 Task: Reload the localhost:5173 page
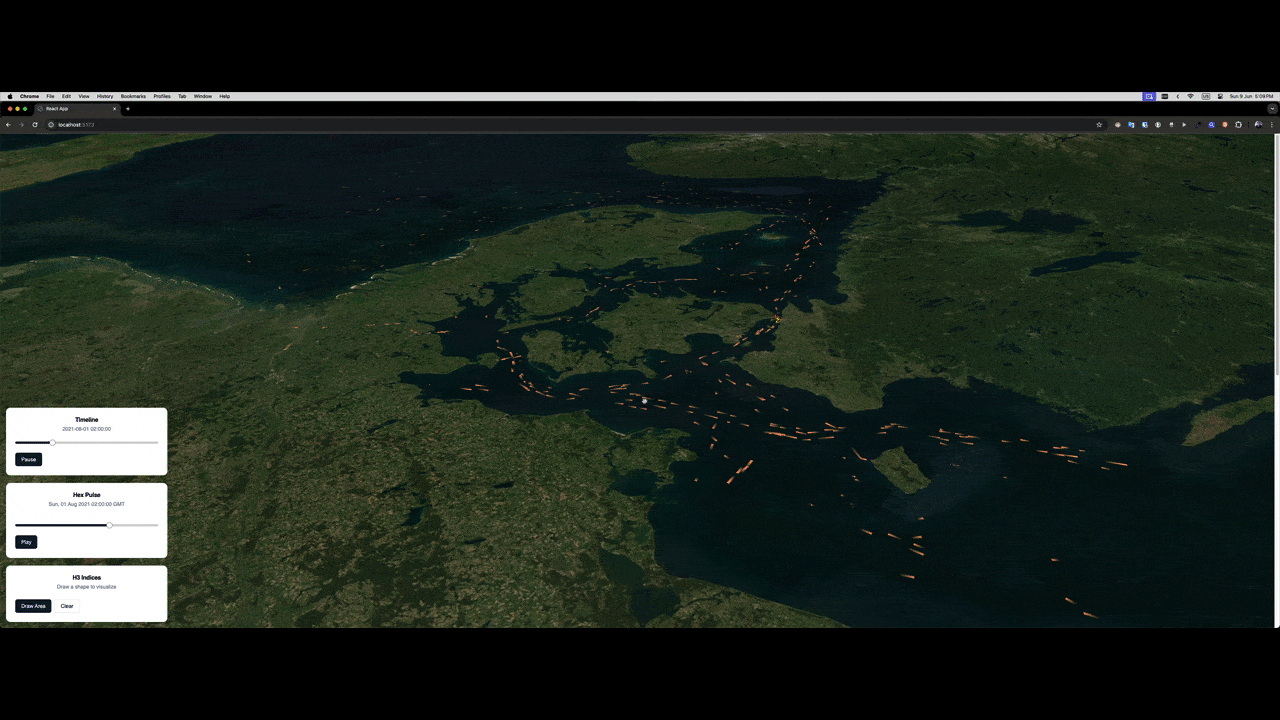coord(34,124)
